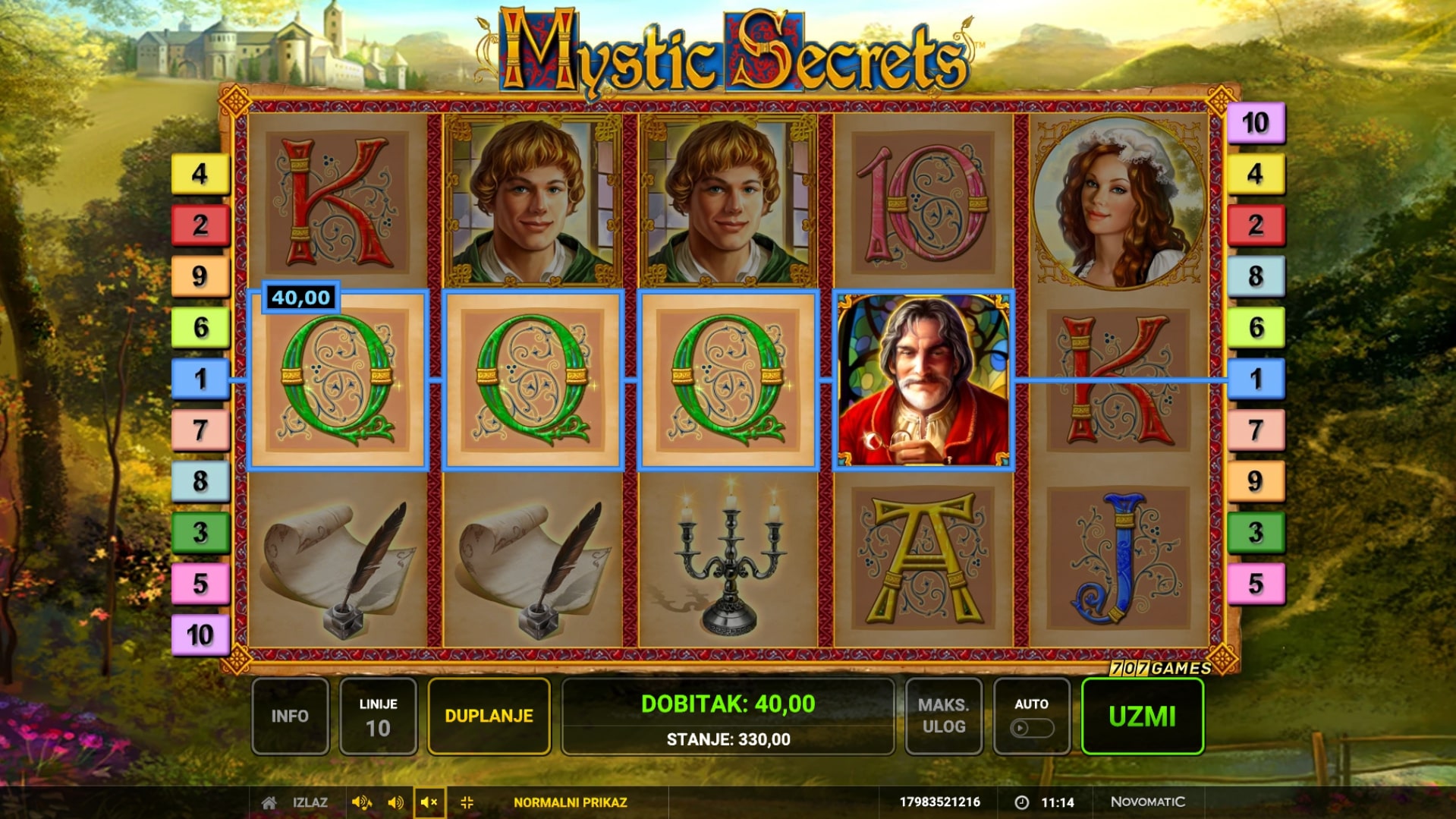
Task: Switch to NORMALNI PRIKAZ view
Action: [x=570, y=802]
